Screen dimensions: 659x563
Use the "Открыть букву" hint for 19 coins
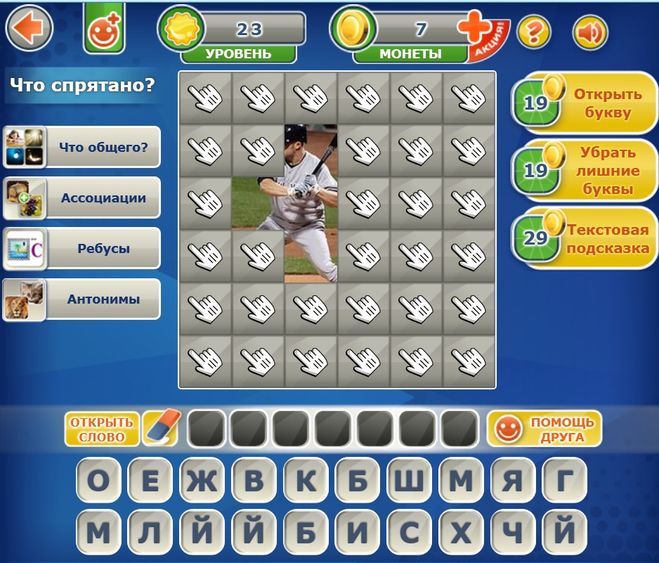(x=581, y=103)
